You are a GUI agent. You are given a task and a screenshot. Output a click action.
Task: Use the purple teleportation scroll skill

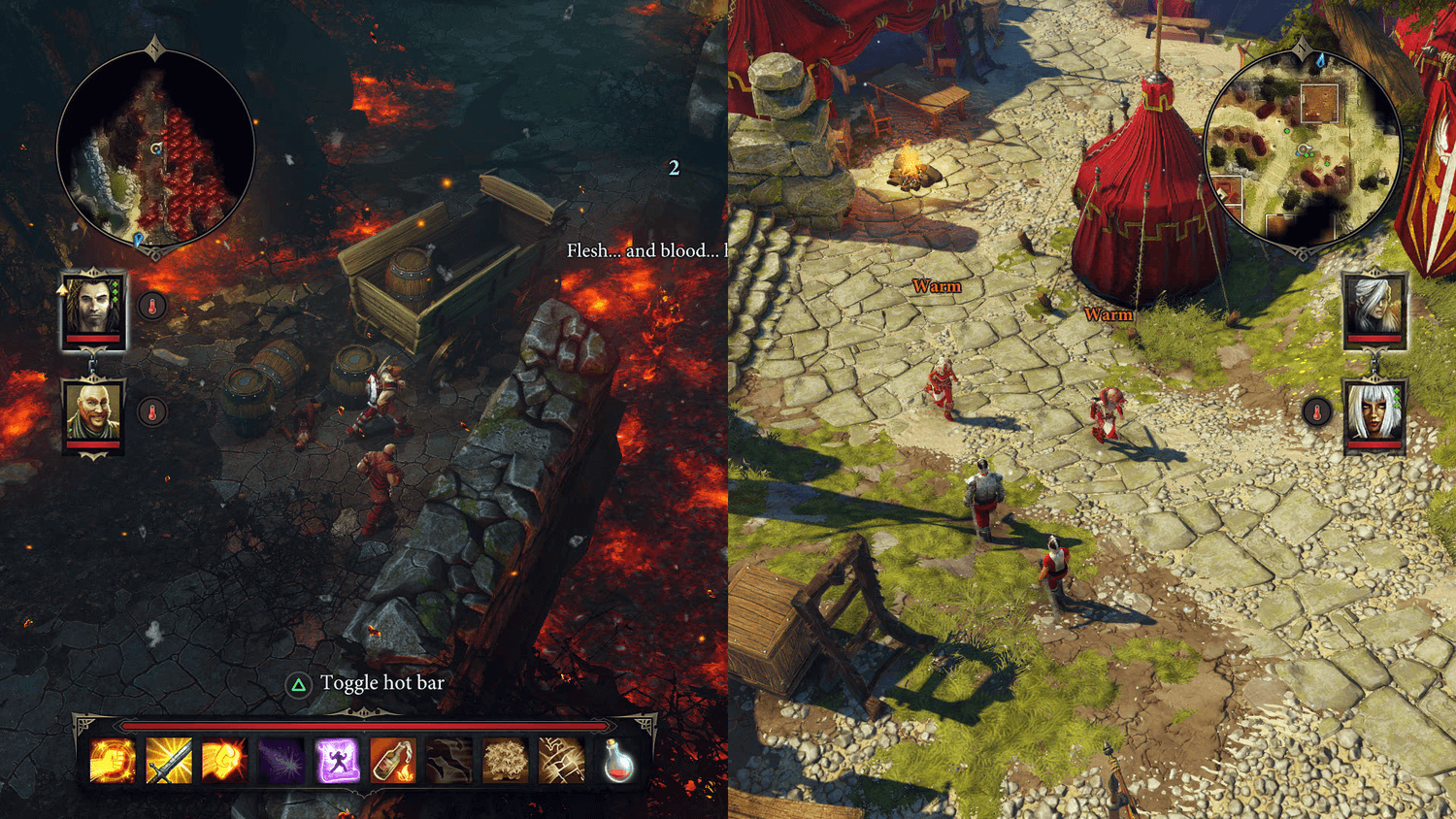337,765
